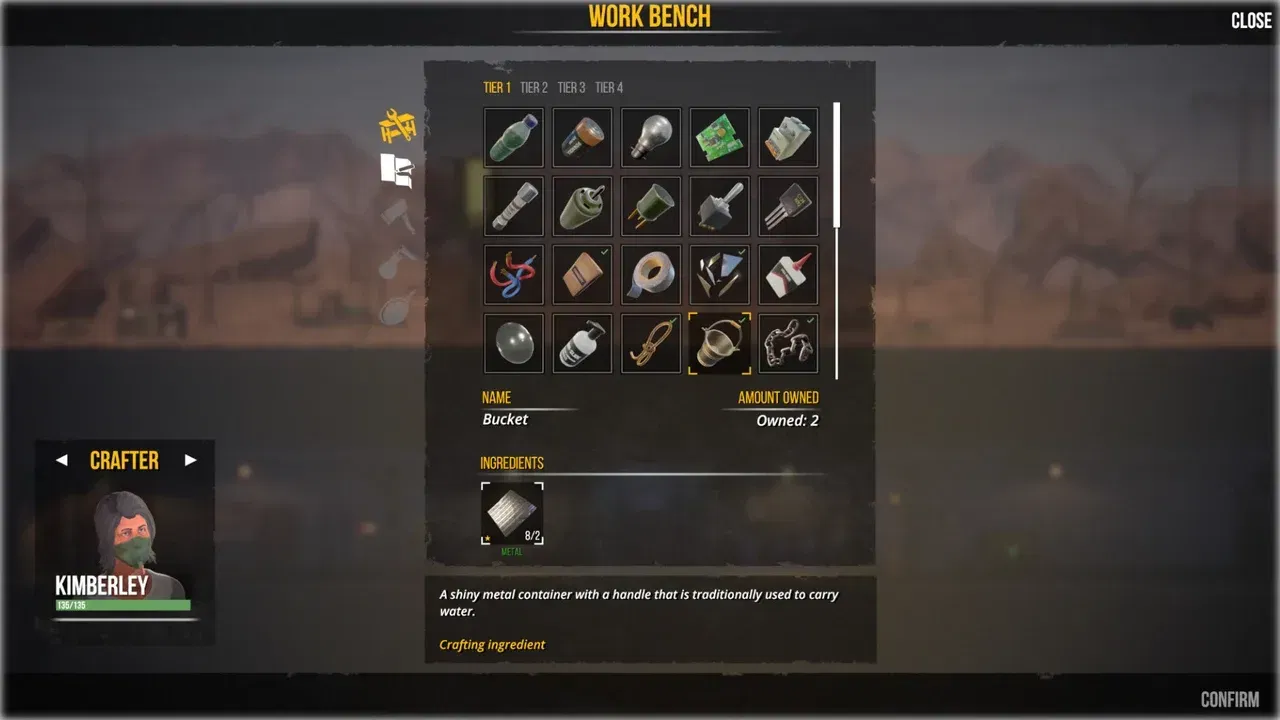
Task: Switch to TIER 3 recipes
Action: click(x=571, y=87)
